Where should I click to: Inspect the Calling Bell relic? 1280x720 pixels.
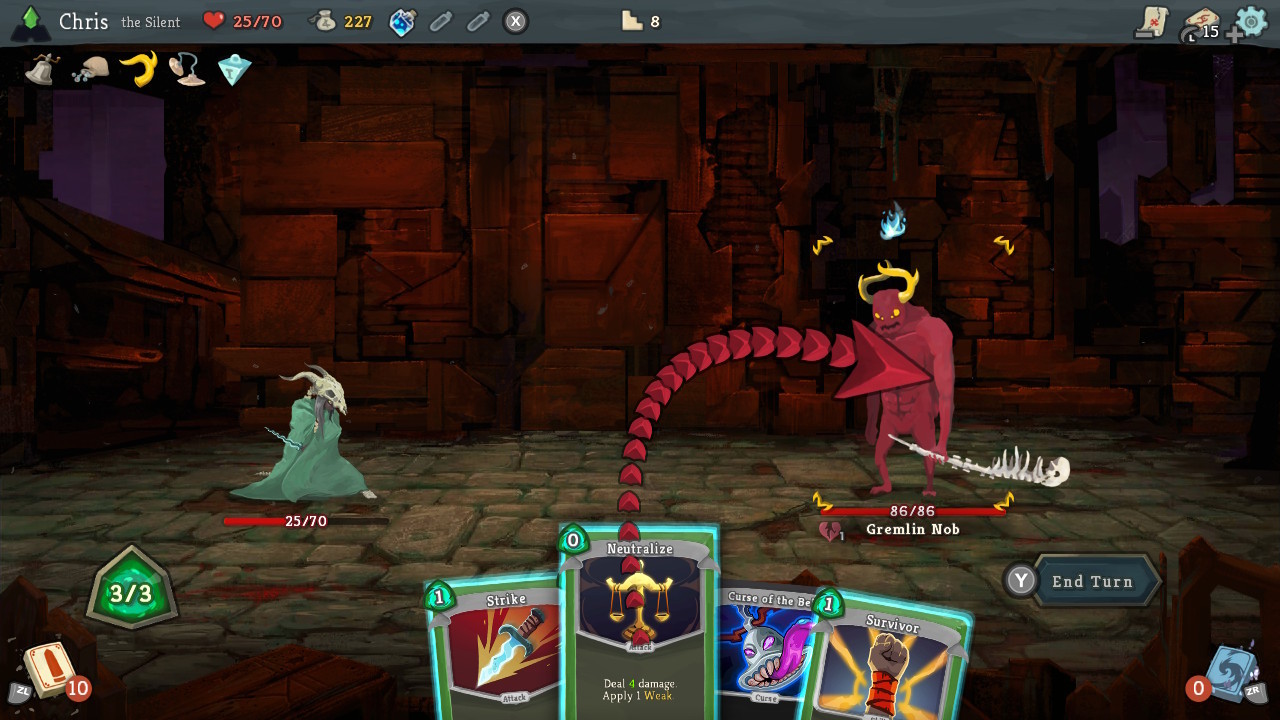point(40,68)
